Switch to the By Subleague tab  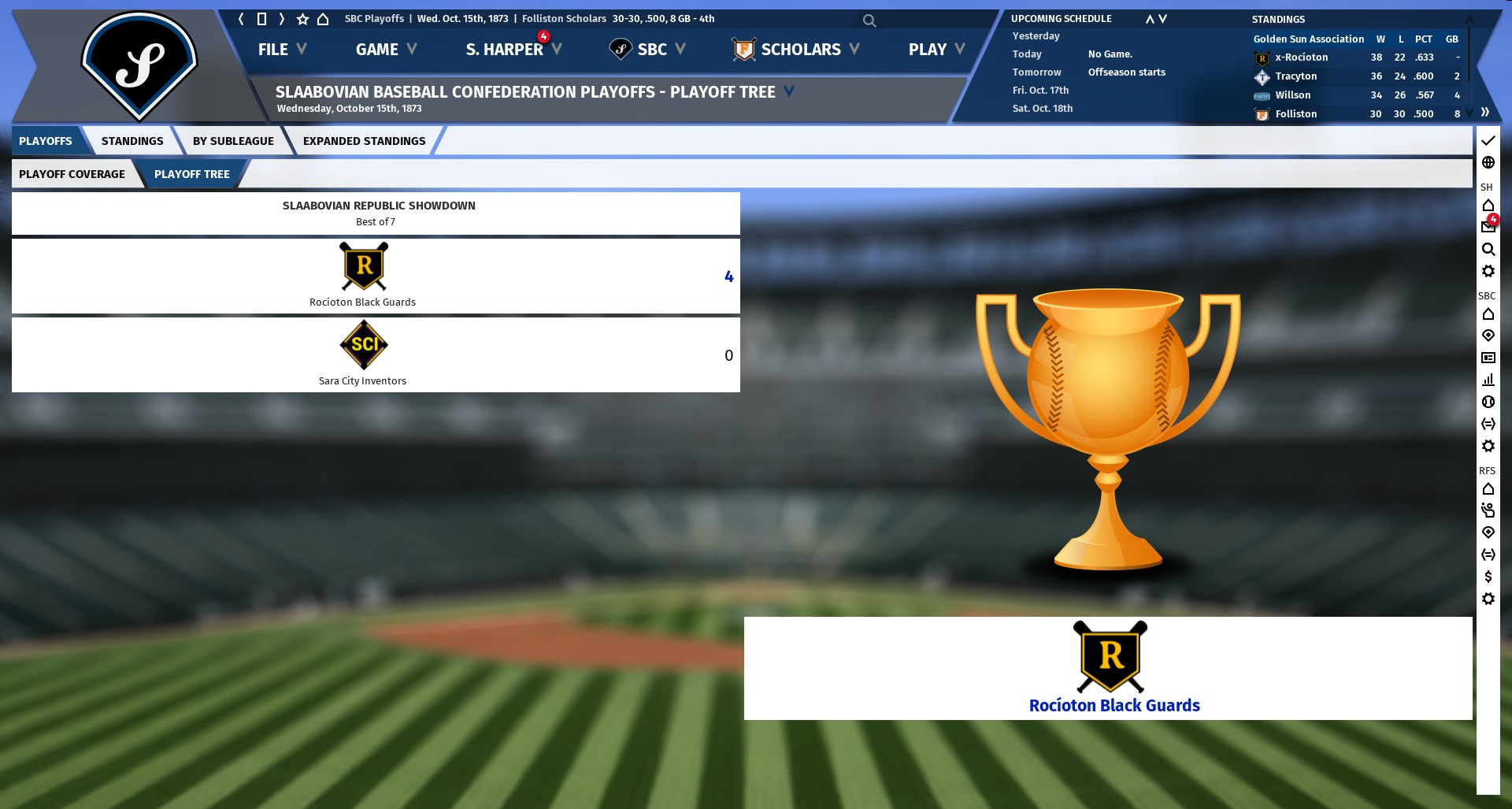tap(233, 141)
